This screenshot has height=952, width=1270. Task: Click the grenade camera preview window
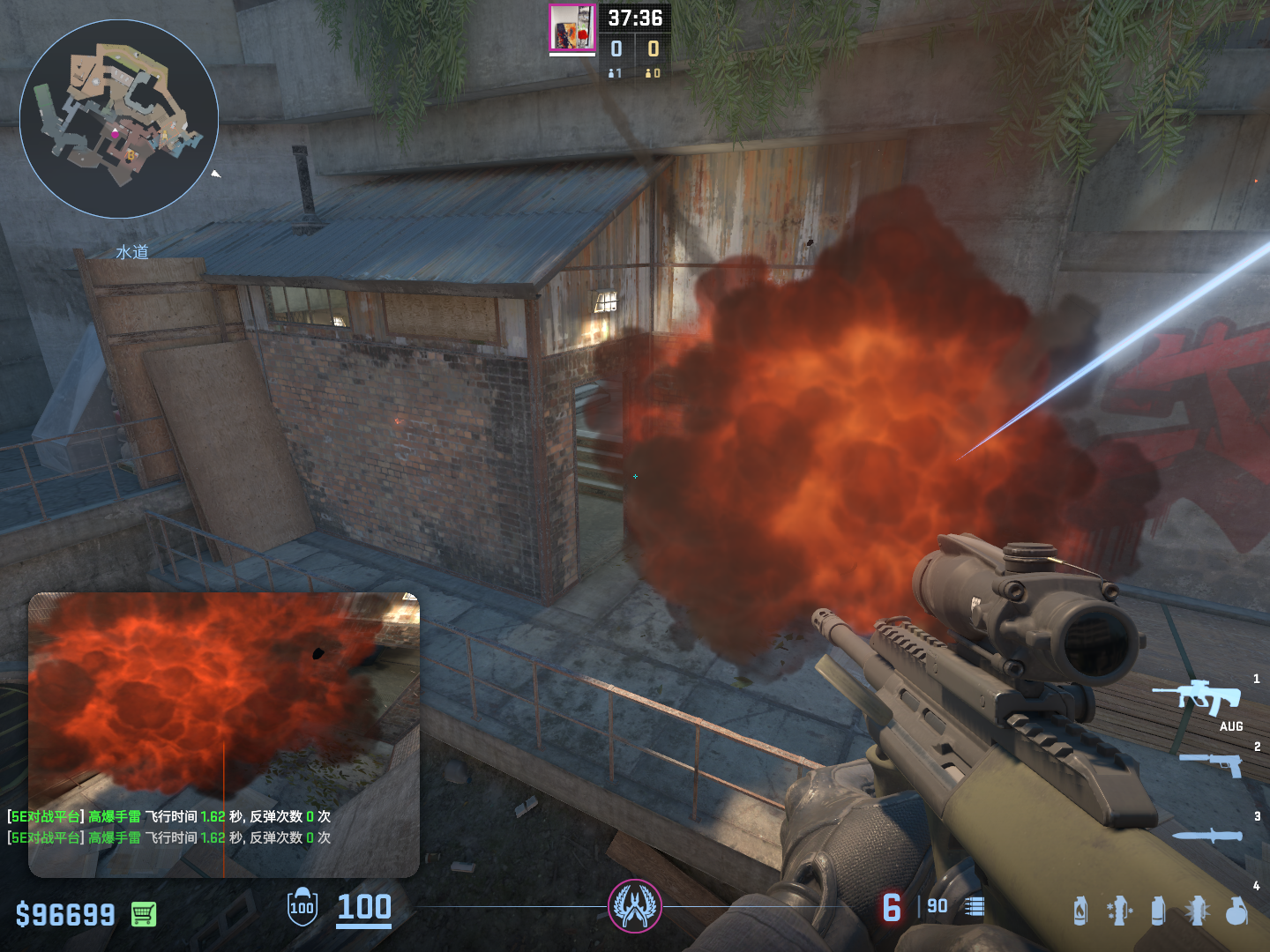[224, 696]
